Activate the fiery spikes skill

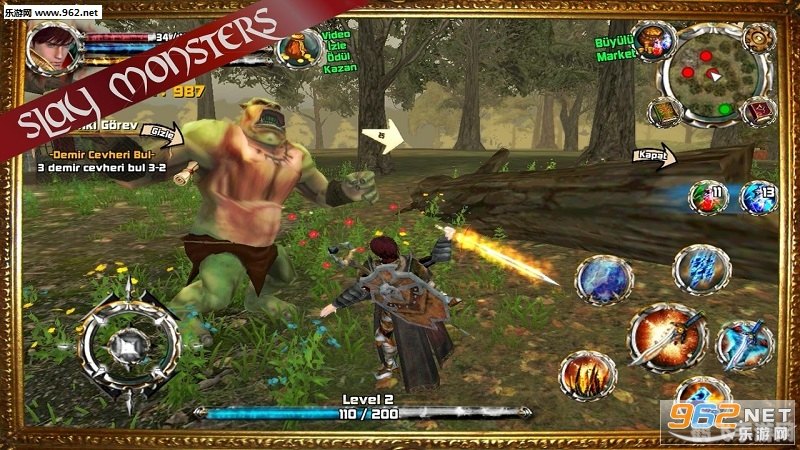[x=588, y=378]
